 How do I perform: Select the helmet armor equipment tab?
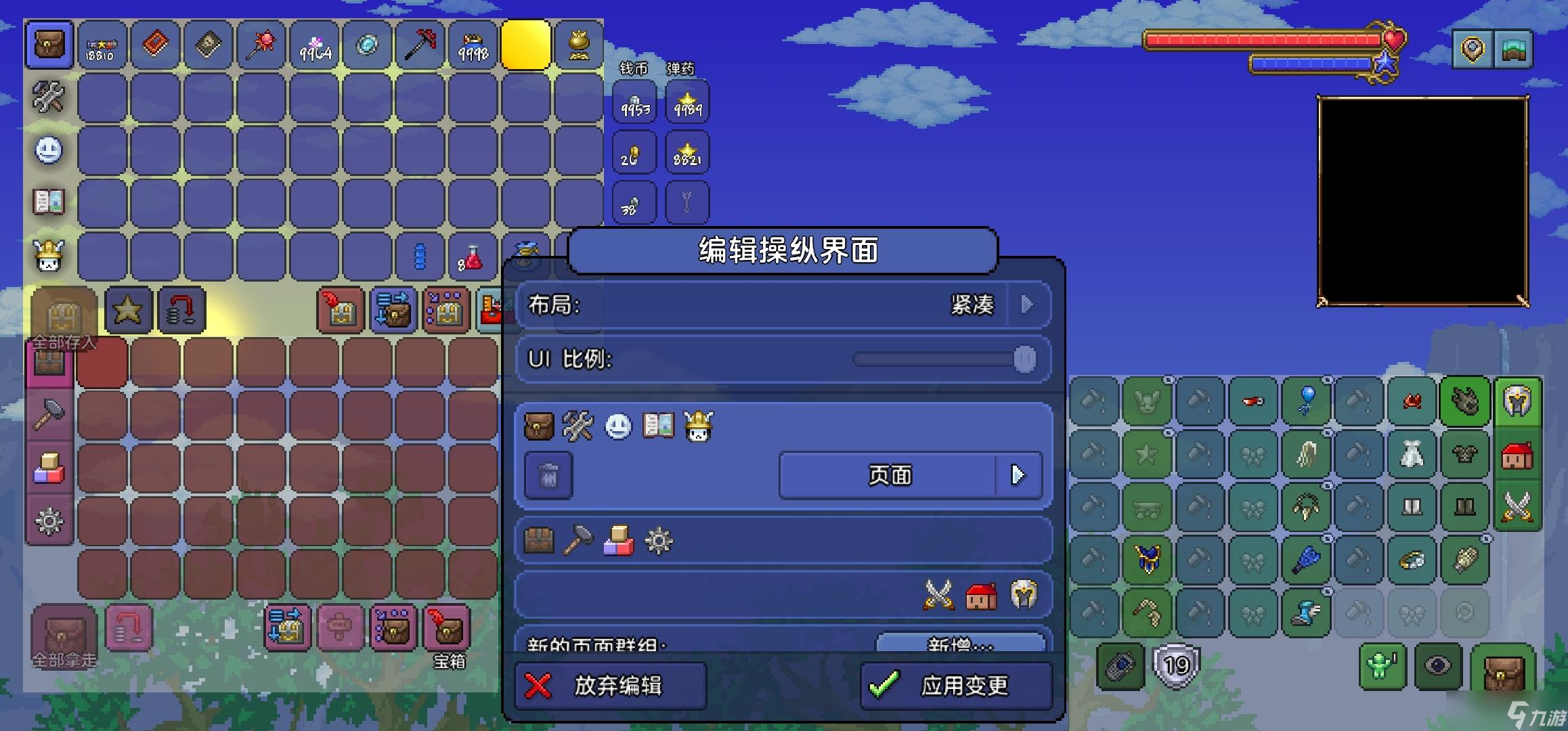(x=1517, y=401)
